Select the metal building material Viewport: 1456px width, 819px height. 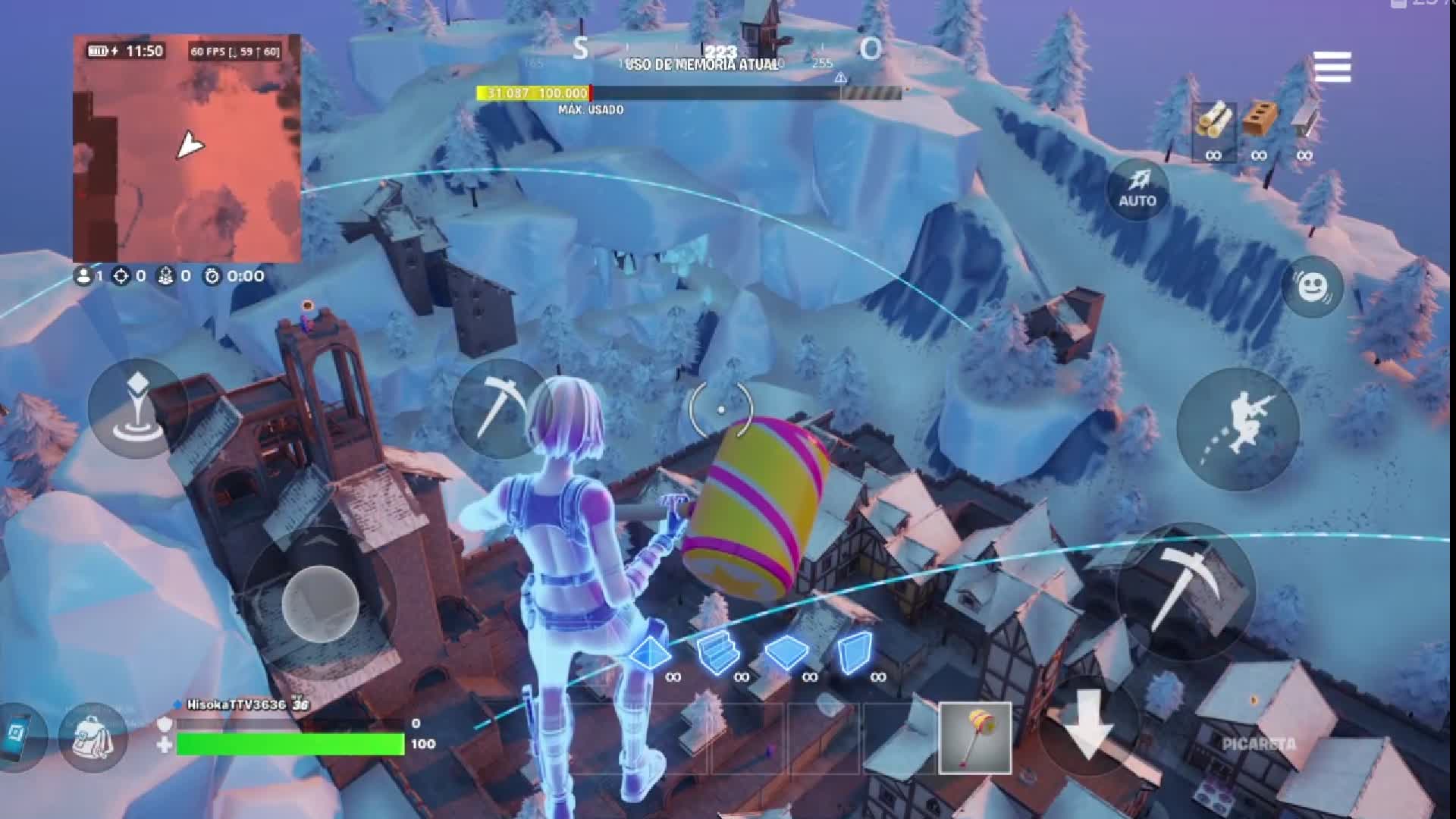pos(1306,123)
